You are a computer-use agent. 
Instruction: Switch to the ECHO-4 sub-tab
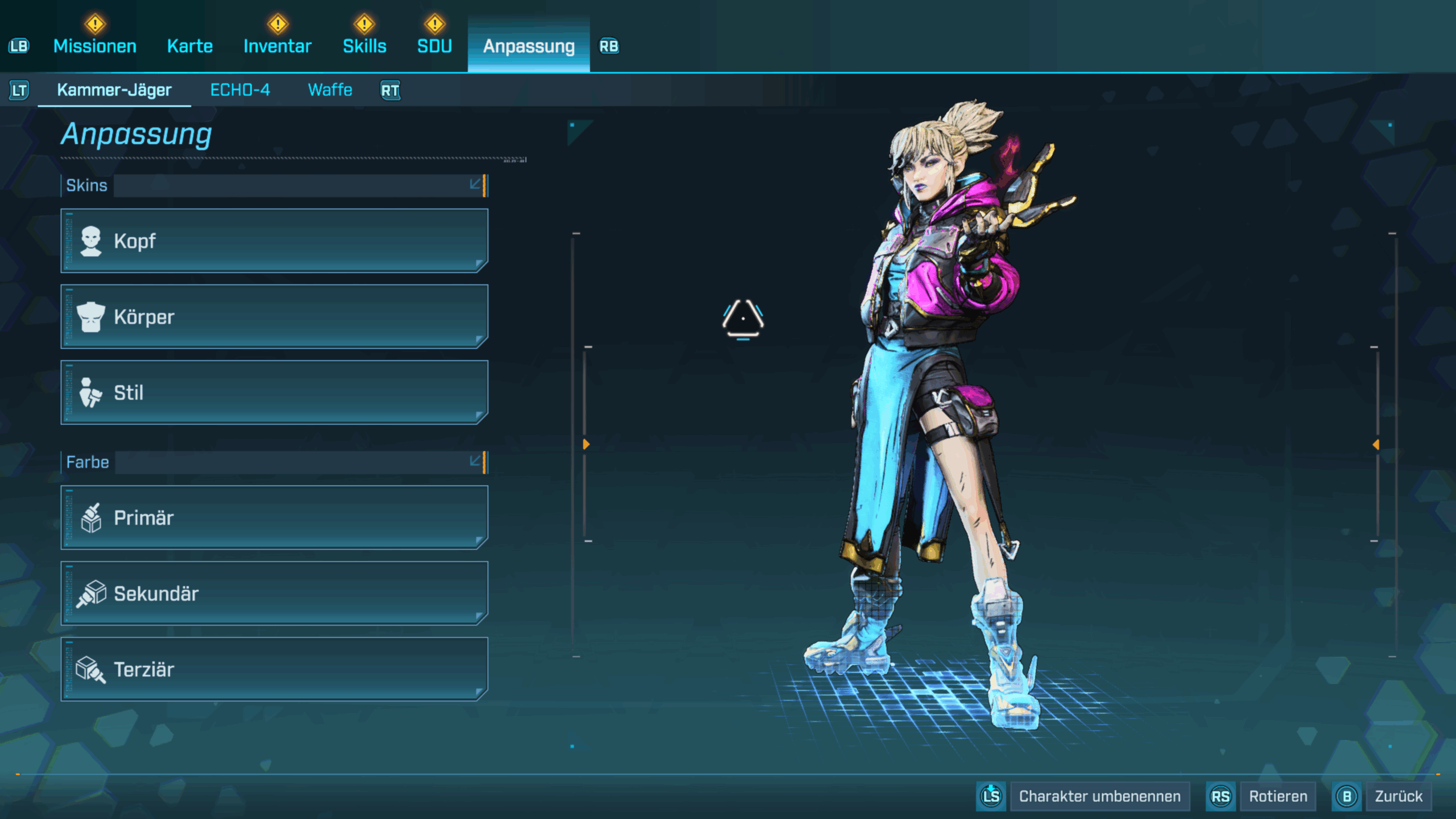(x=240, y=90)
